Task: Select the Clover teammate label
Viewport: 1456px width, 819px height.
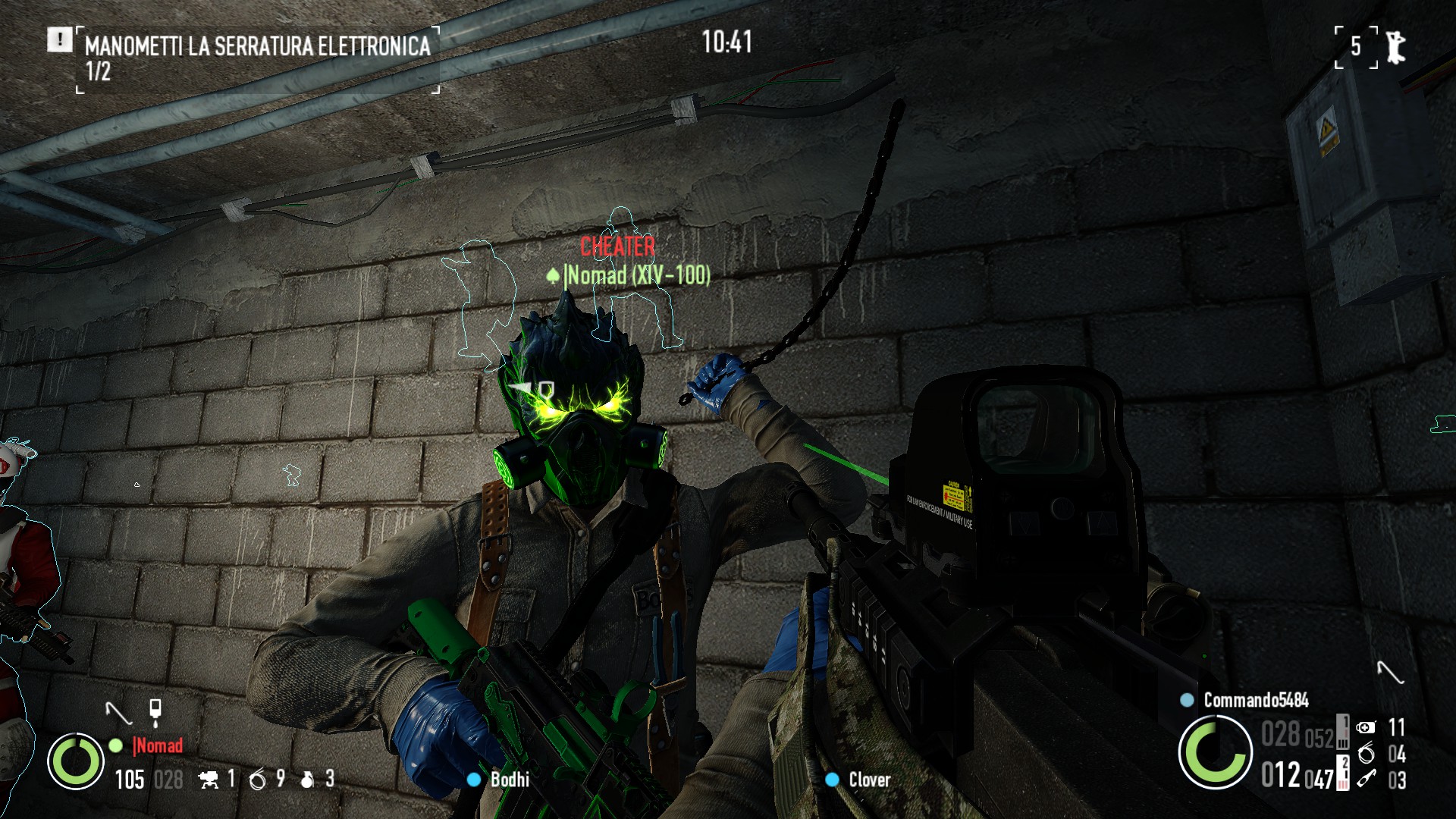Action: (869, 780)
